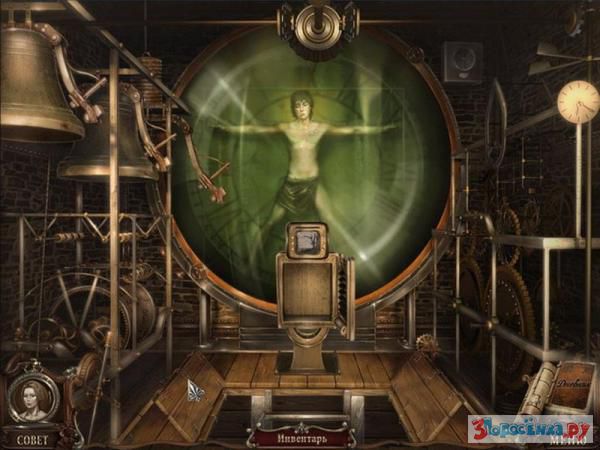Screen dimensions: 600x450
Task: Click the Совет hint portrait
Action: [30, 401]
